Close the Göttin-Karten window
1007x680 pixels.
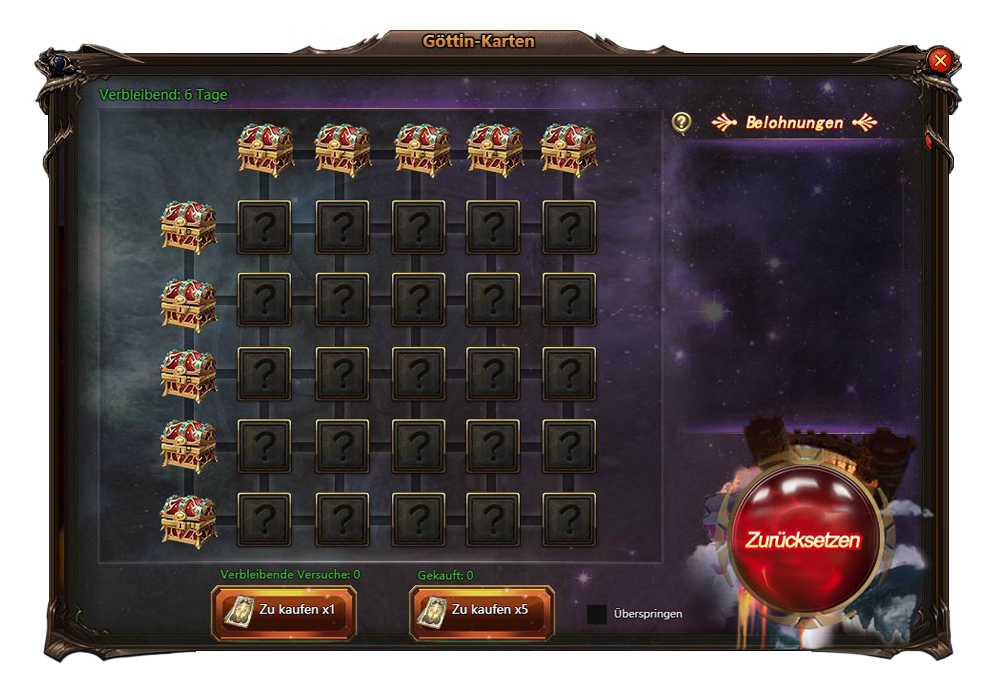click(939, 60)
